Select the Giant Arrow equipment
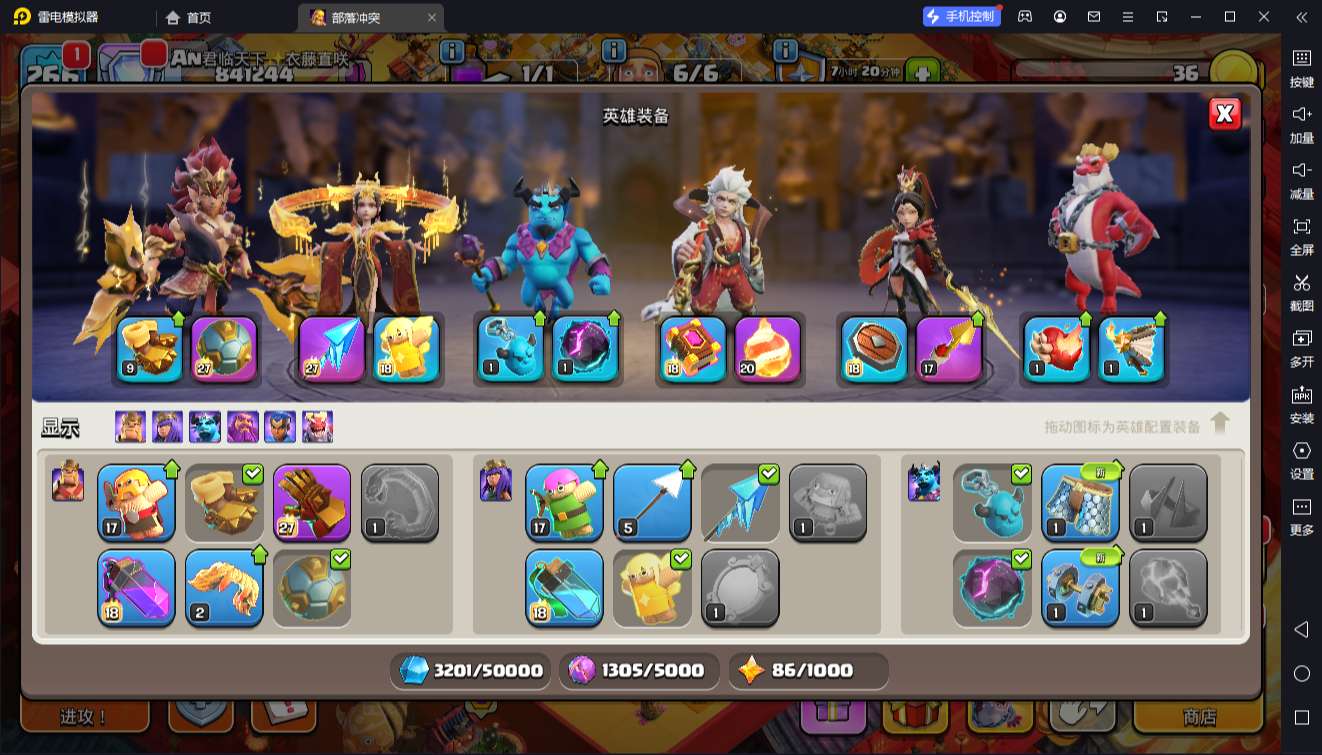The height and width of the screenshot is (755, 1322). 652,501
